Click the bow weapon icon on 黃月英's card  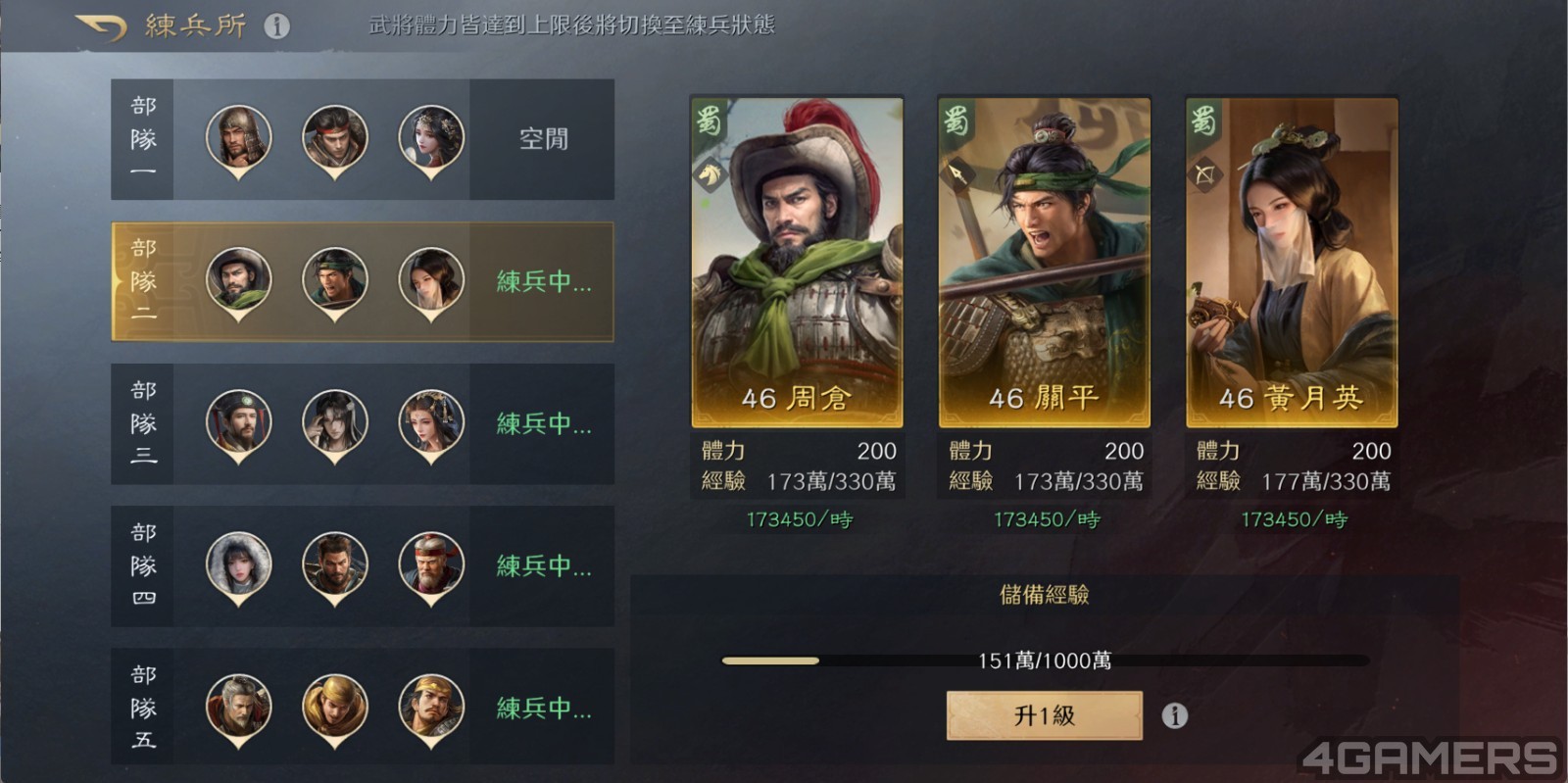pyautogui.click(x=1204, y=174)
